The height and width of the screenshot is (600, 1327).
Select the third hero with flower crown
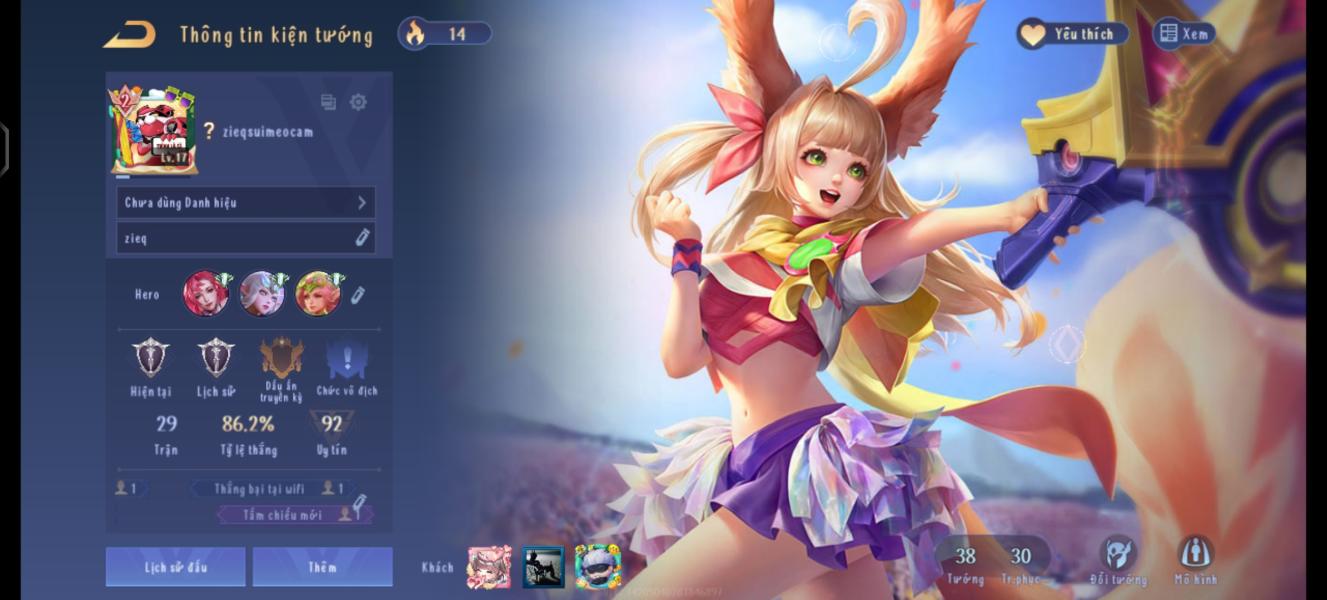318,294
